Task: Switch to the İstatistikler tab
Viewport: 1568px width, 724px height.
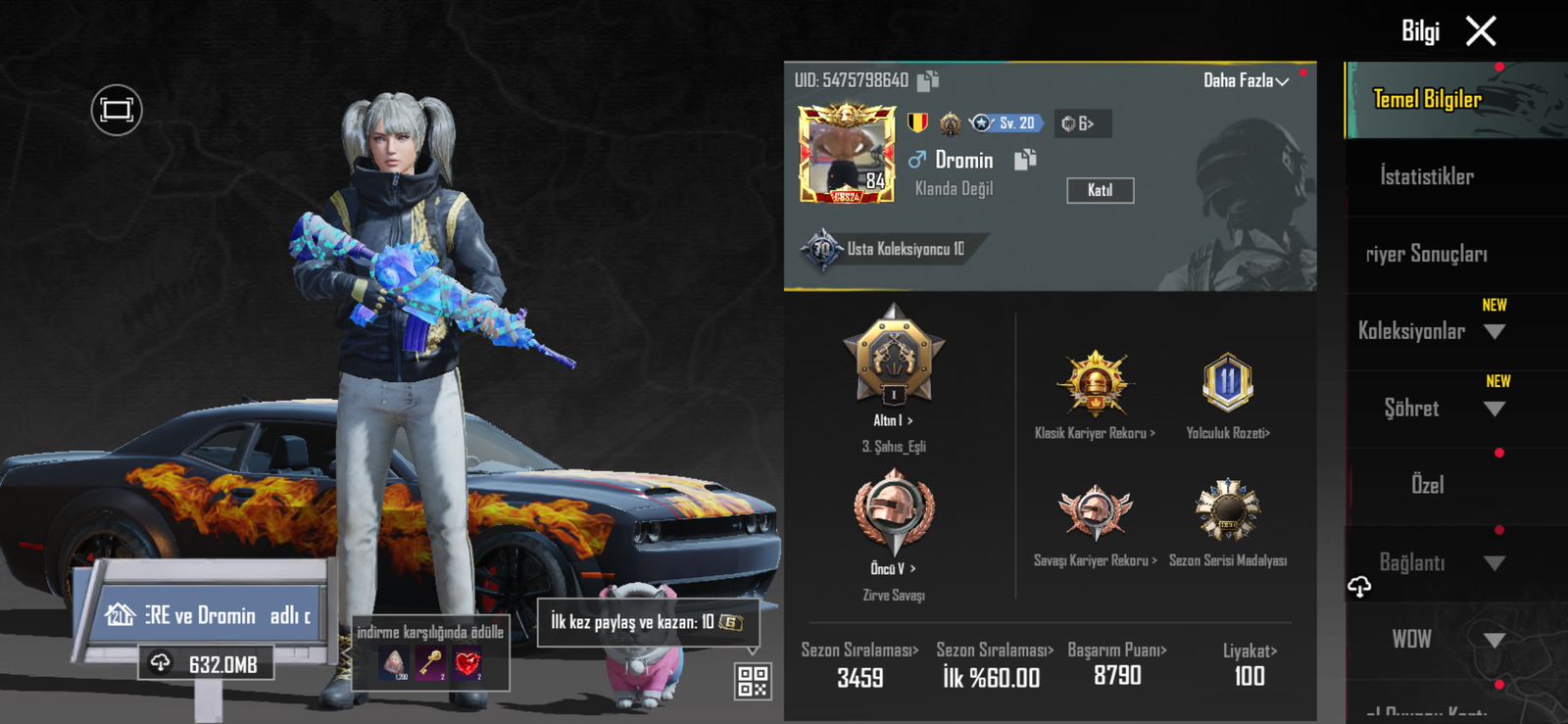Action: coord(1427,176)
